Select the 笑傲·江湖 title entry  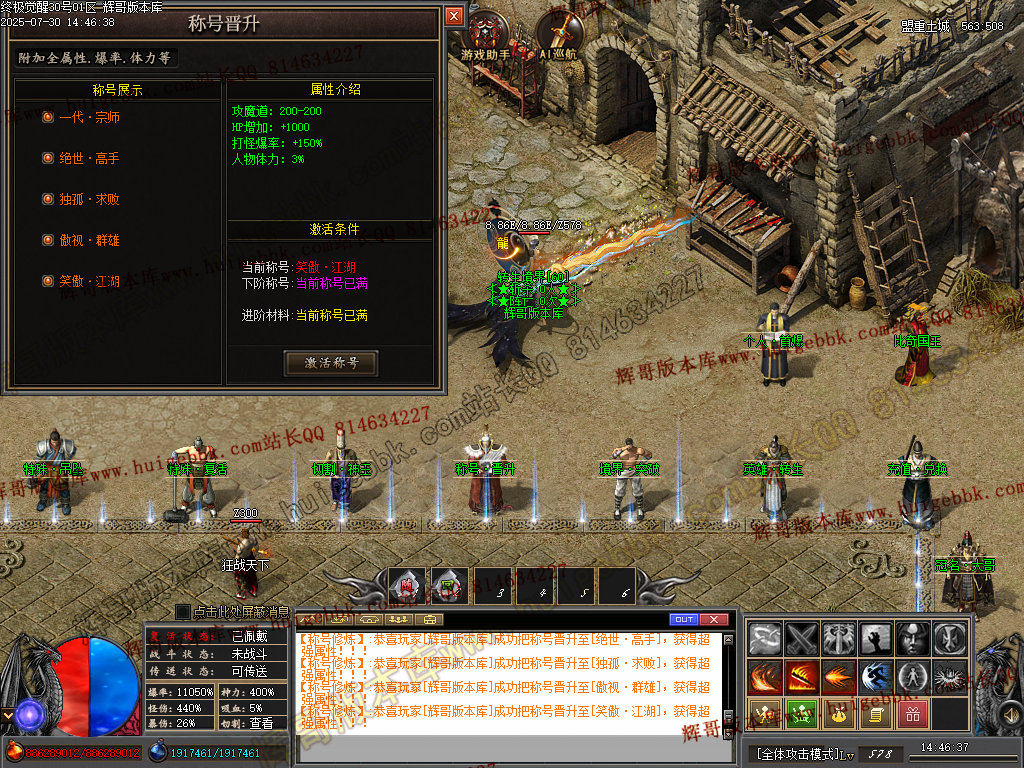89,281
